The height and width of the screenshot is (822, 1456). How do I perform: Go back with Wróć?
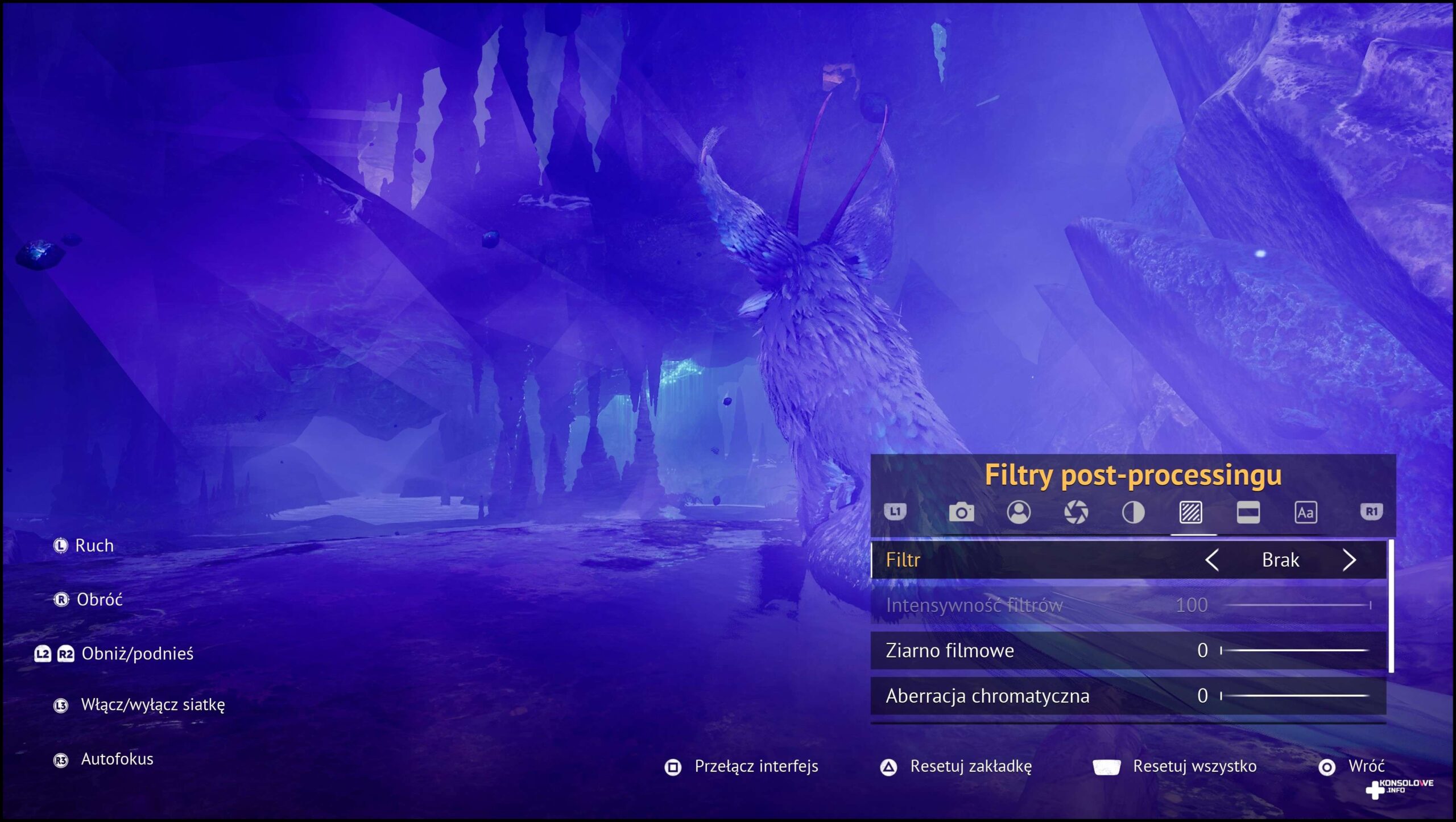(1366, 766)
